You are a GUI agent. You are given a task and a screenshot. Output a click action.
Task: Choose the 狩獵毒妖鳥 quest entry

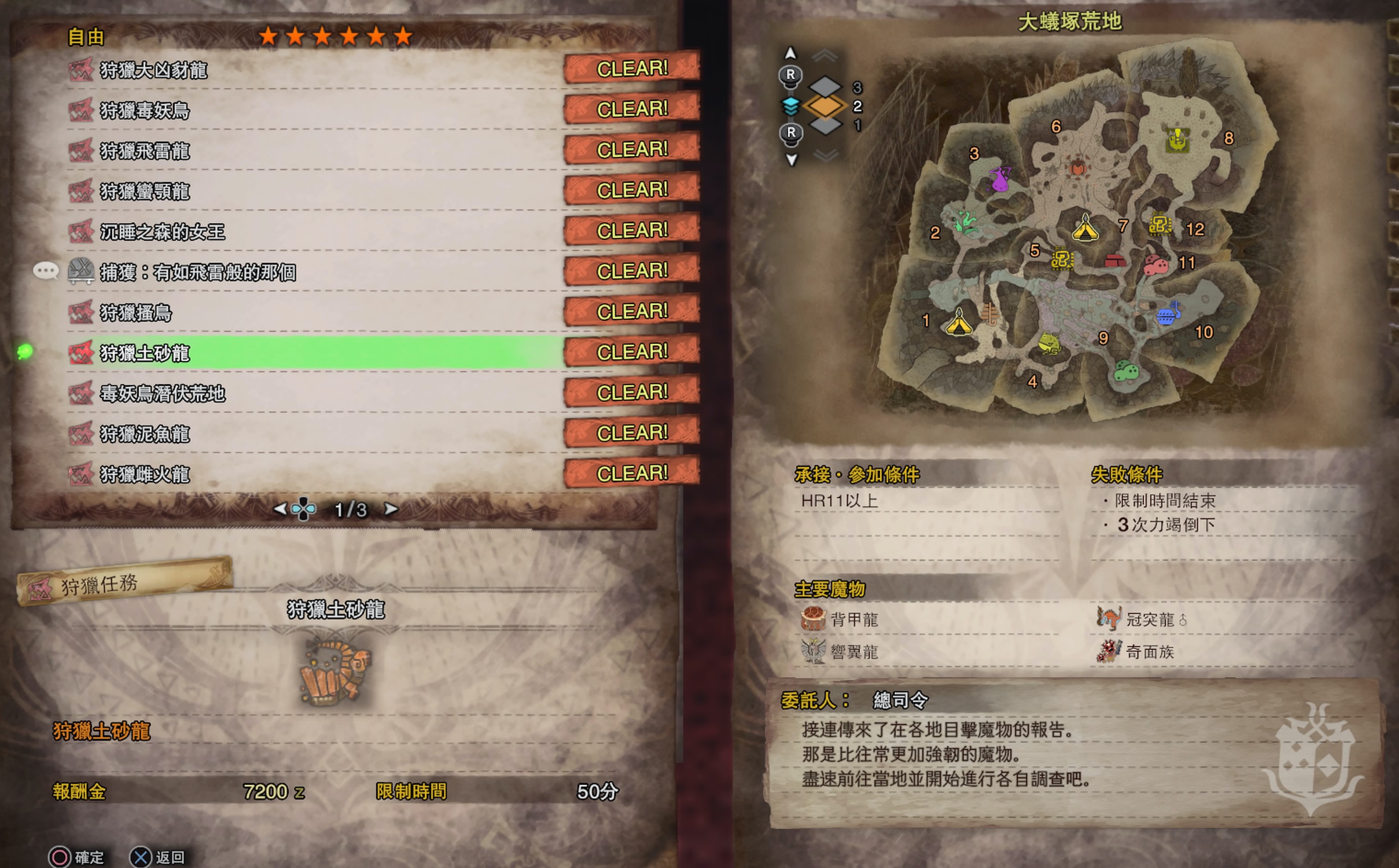pyautogui.click(x=145, y=111)
